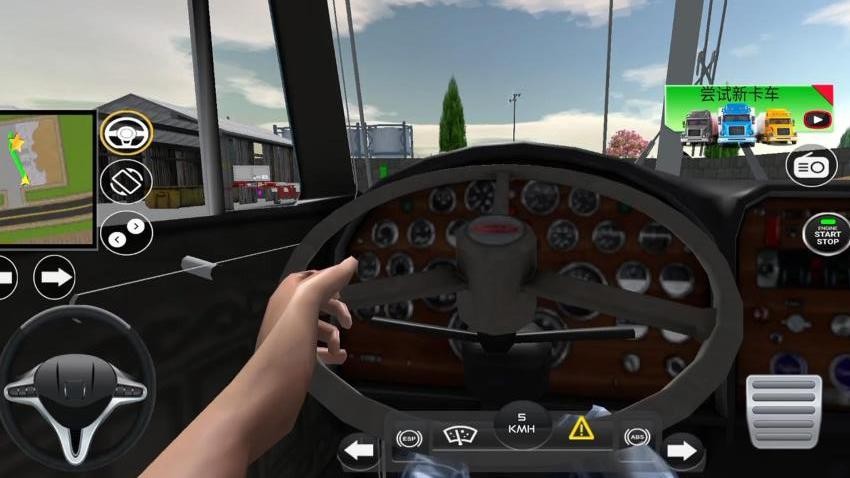Toggle the Engine Start Stop button
Viewport: 850px width, 478px height.
coord(827,234)
